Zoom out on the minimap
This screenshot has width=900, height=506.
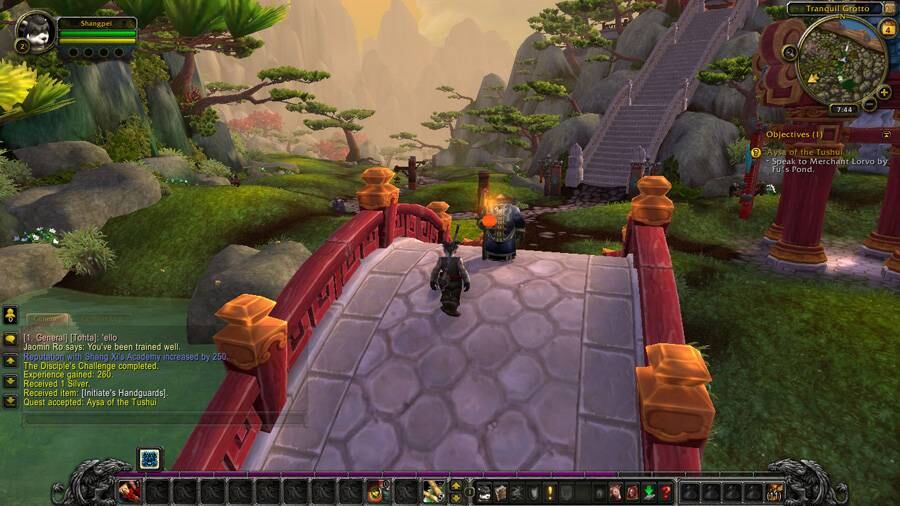[870, 104]
